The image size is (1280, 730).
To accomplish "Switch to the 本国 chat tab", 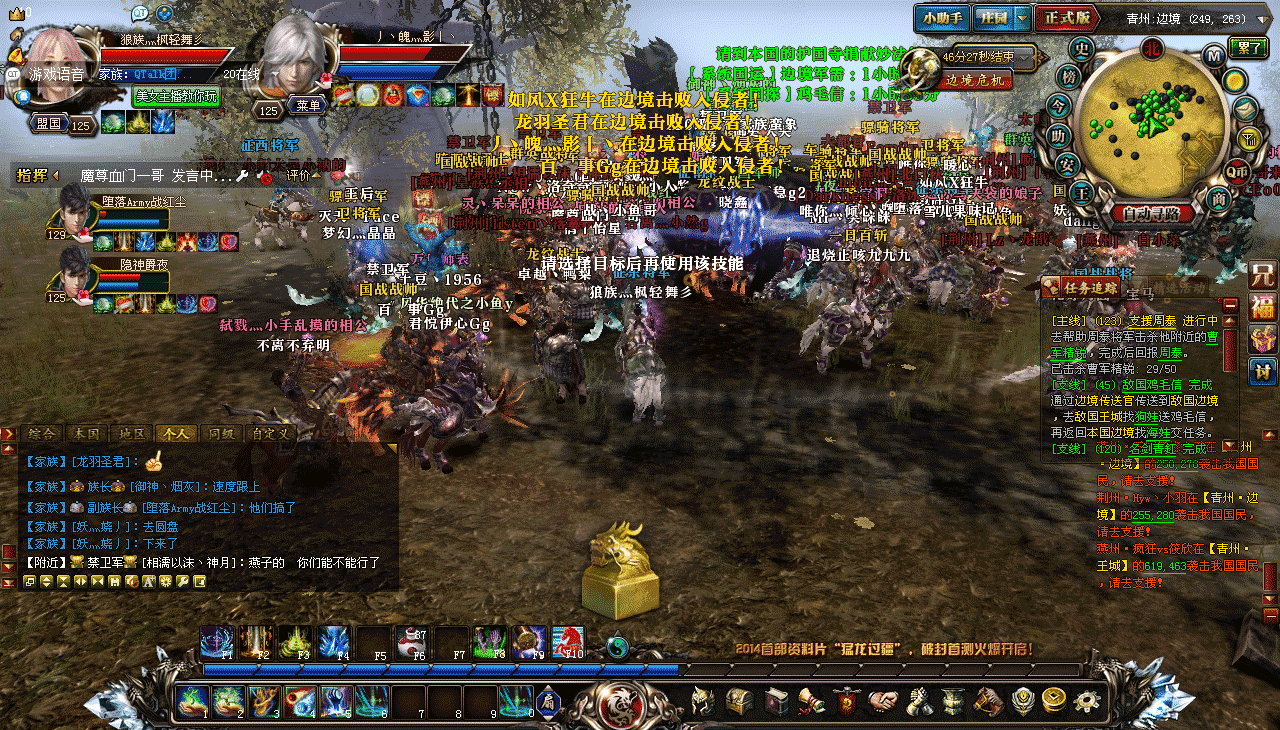I will click(x=87, y=434).
